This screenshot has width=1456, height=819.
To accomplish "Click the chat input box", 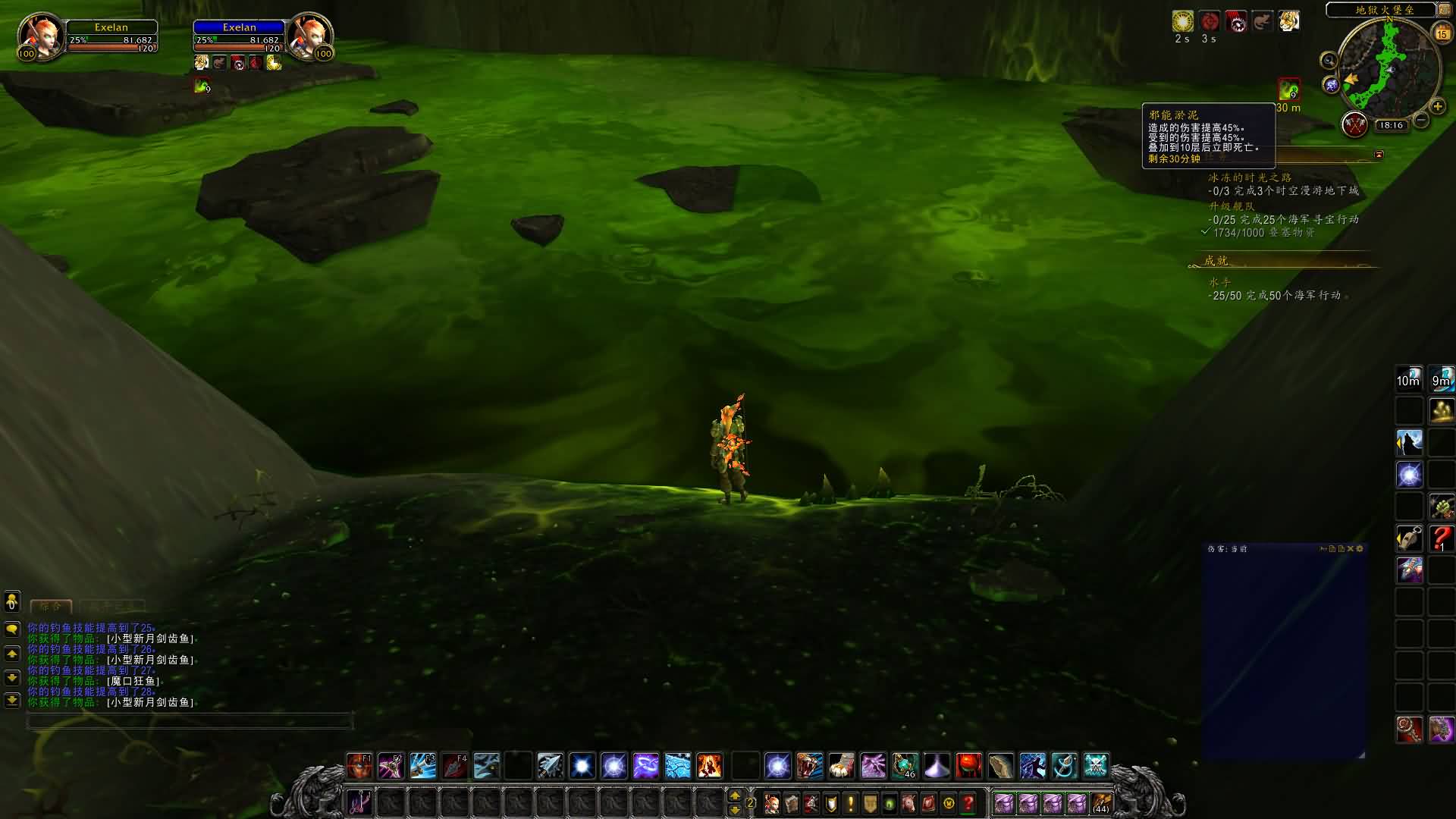I will point(190,721).
